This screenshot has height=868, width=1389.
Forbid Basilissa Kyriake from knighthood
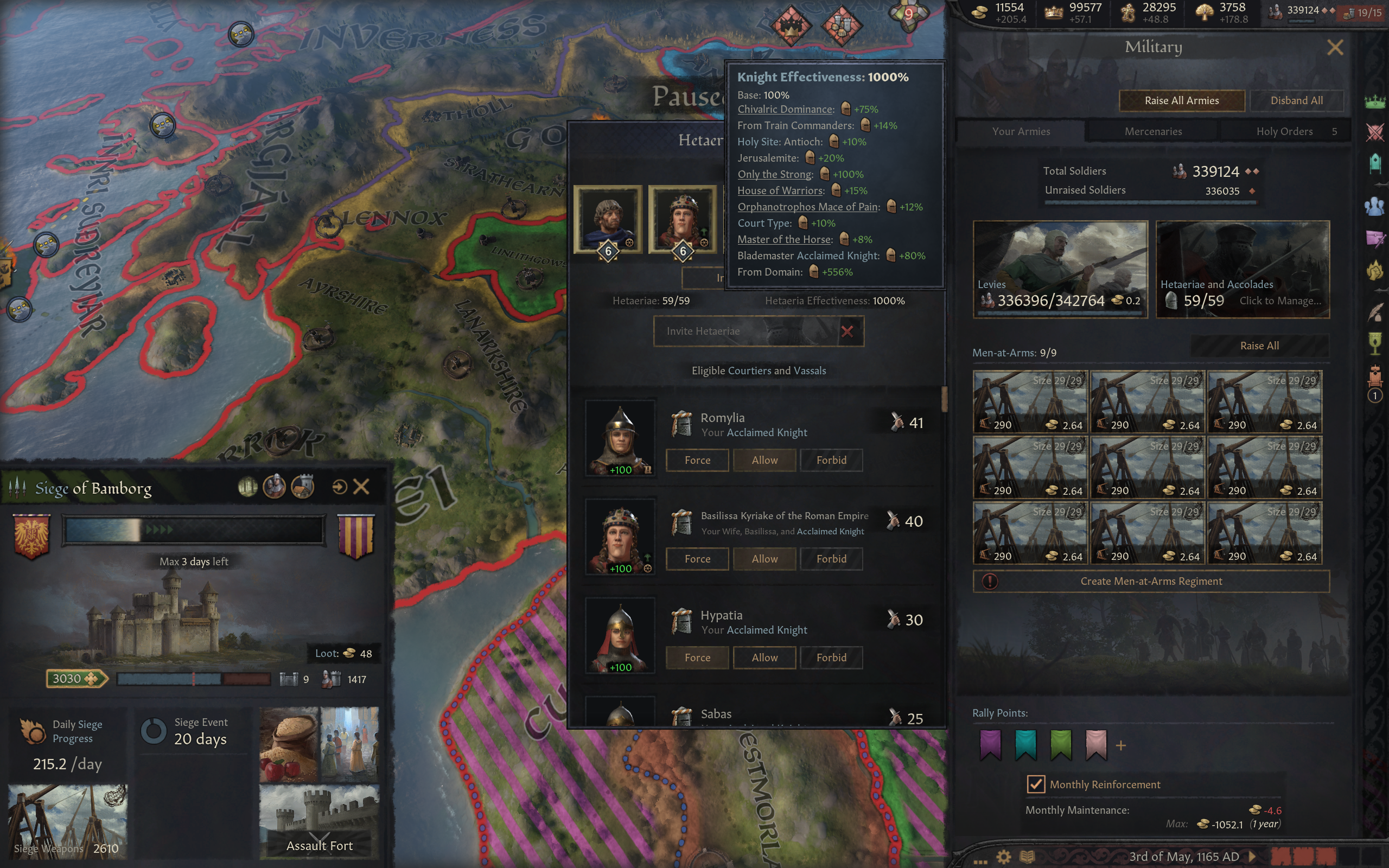(x=831, y=559)
